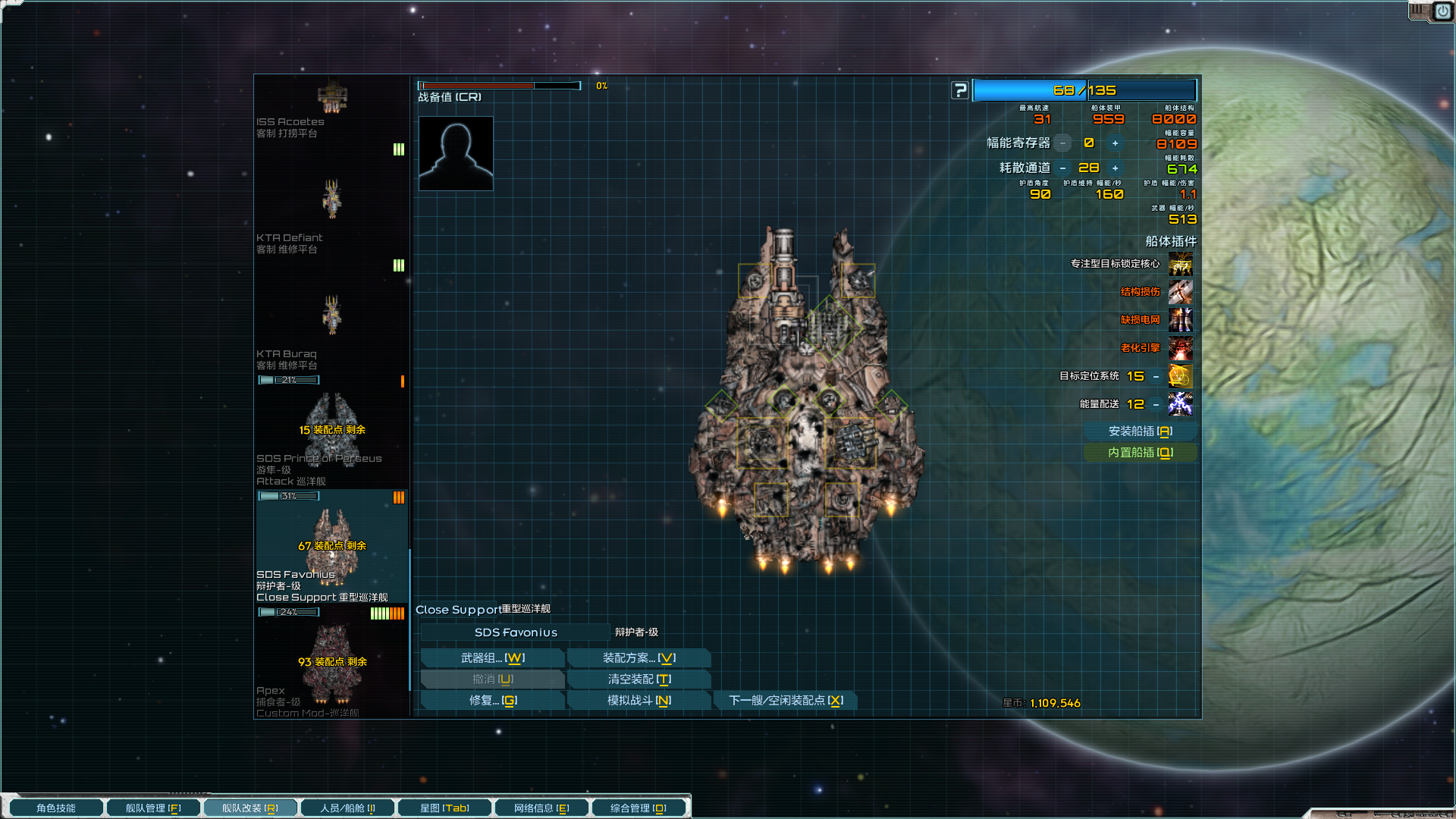
Task: Open the question mark help button
Action: pos(960,91)
